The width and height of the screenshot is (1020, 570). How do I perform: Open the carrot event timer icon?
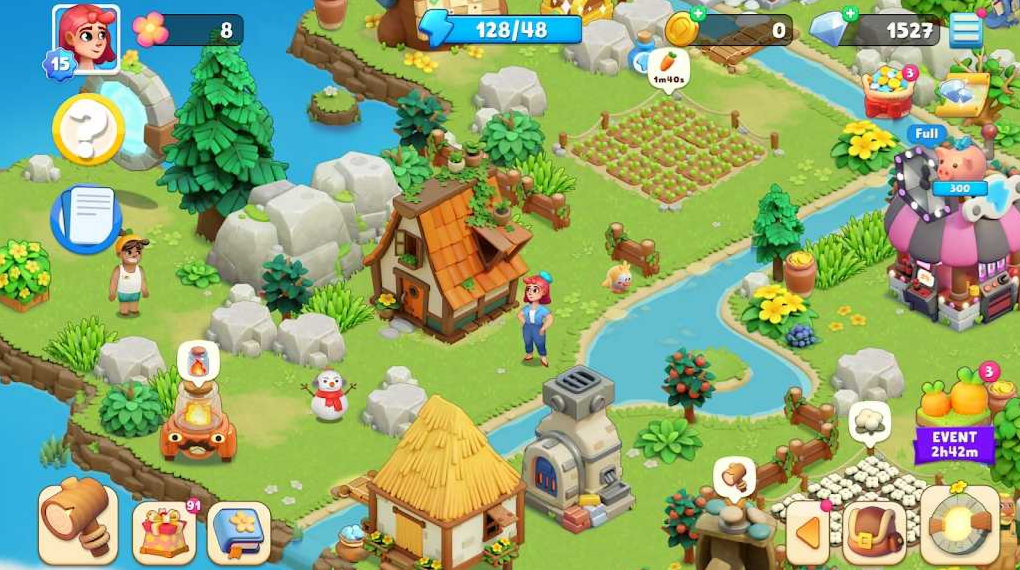tap(956, 420)
